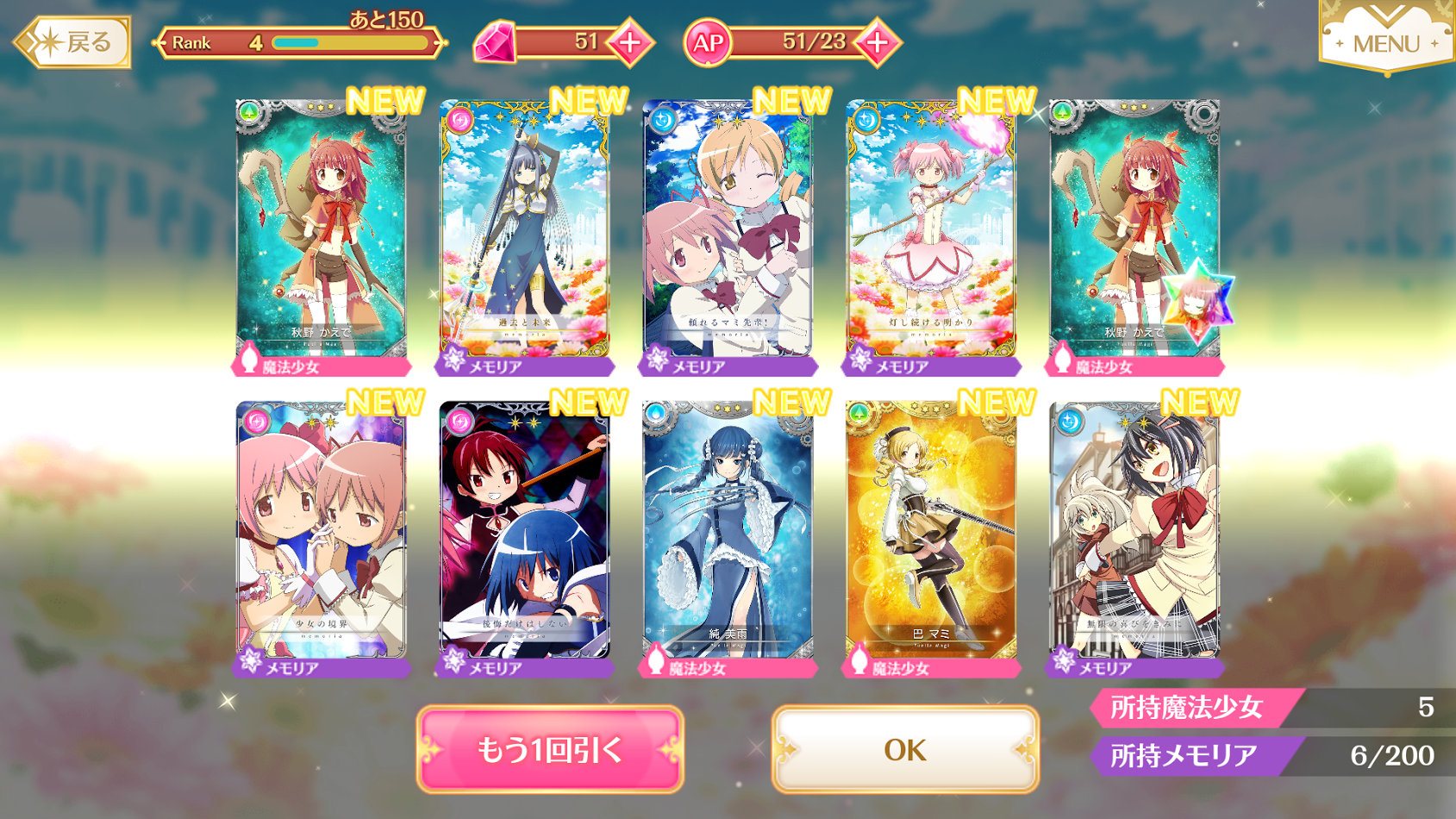Select the Akino Kaede card marked NEW
This screenshot has height=819, width=1456.
point(322,233)
